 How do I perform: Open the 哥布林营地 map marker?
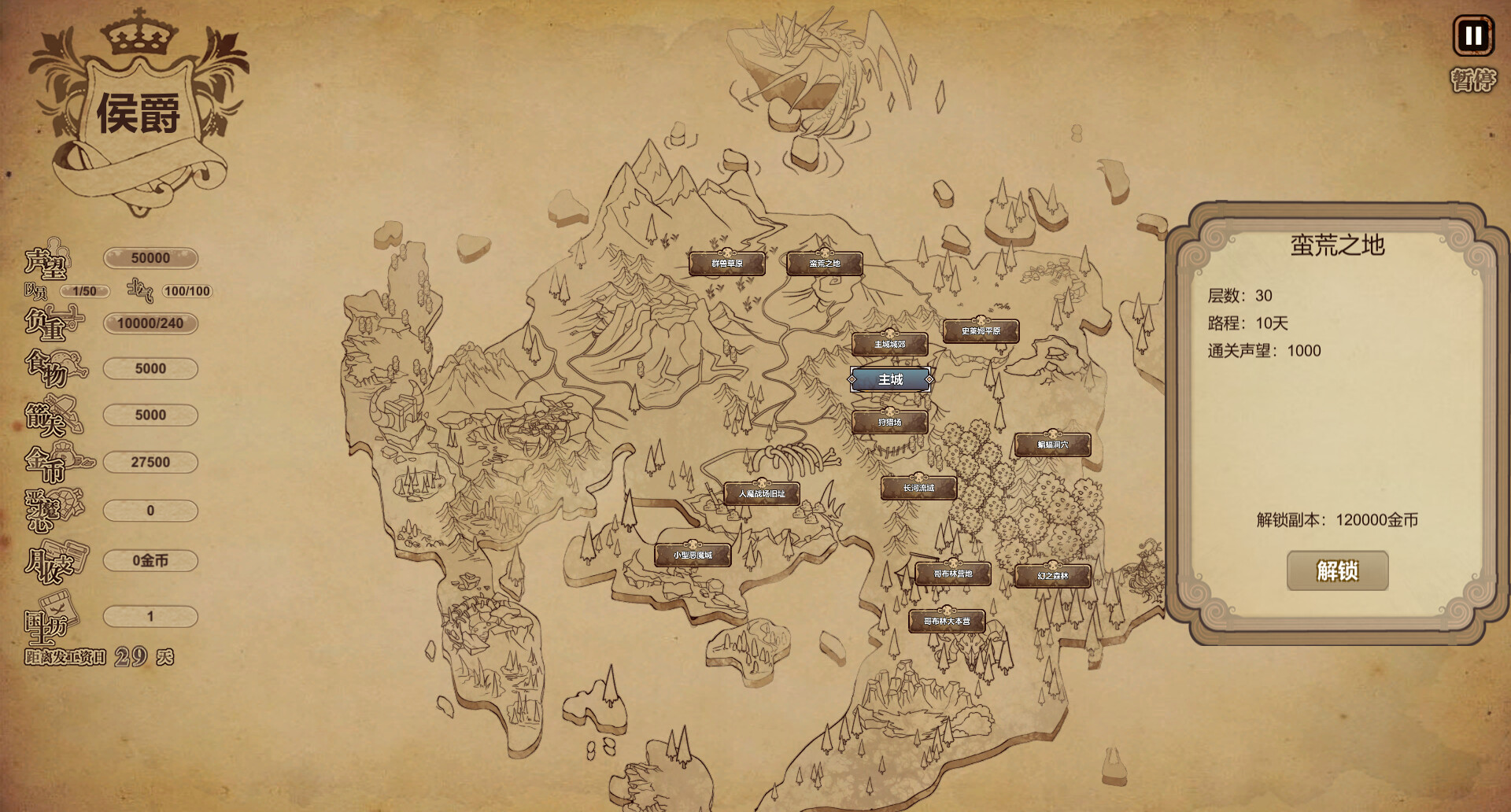(952, 574)
